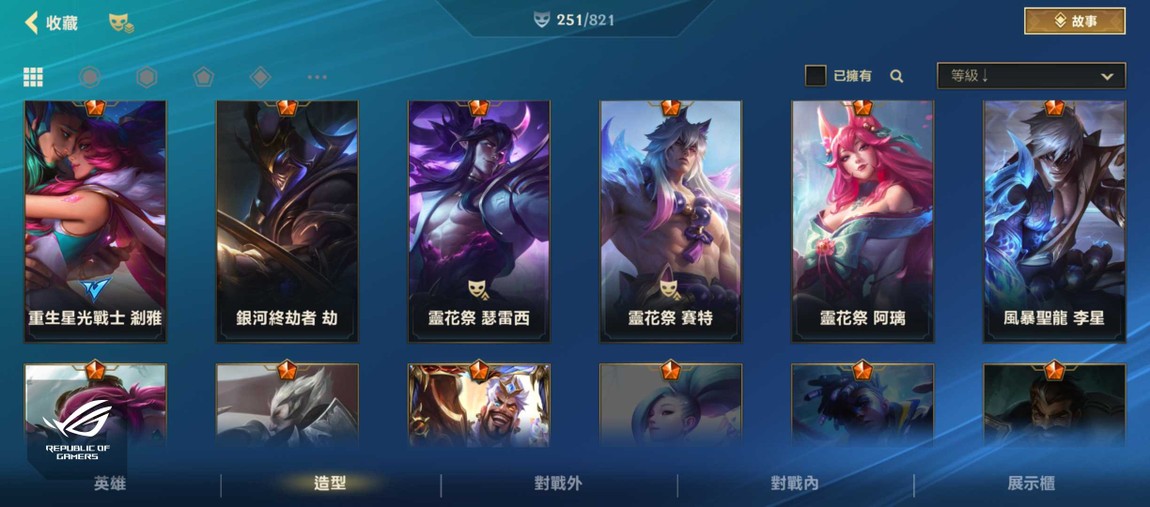Image resolution: width=1150 pixels, height=507 pixels.
Task: Open the 等級 sort dropdown
Action: tap(1030, 76)
